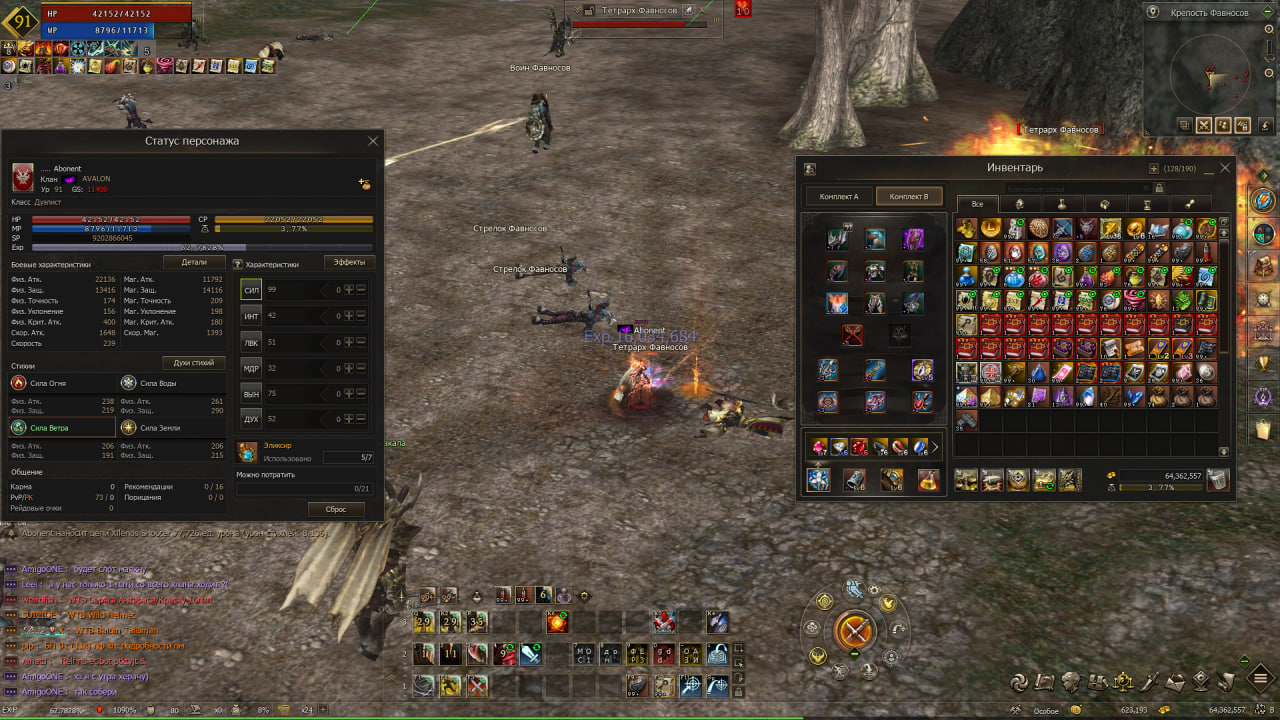Image resolution: width=1280 pixels, height=720 pixels.
Task: Reset stat points with the Сброс button
Action: click(x=336, y=509)
